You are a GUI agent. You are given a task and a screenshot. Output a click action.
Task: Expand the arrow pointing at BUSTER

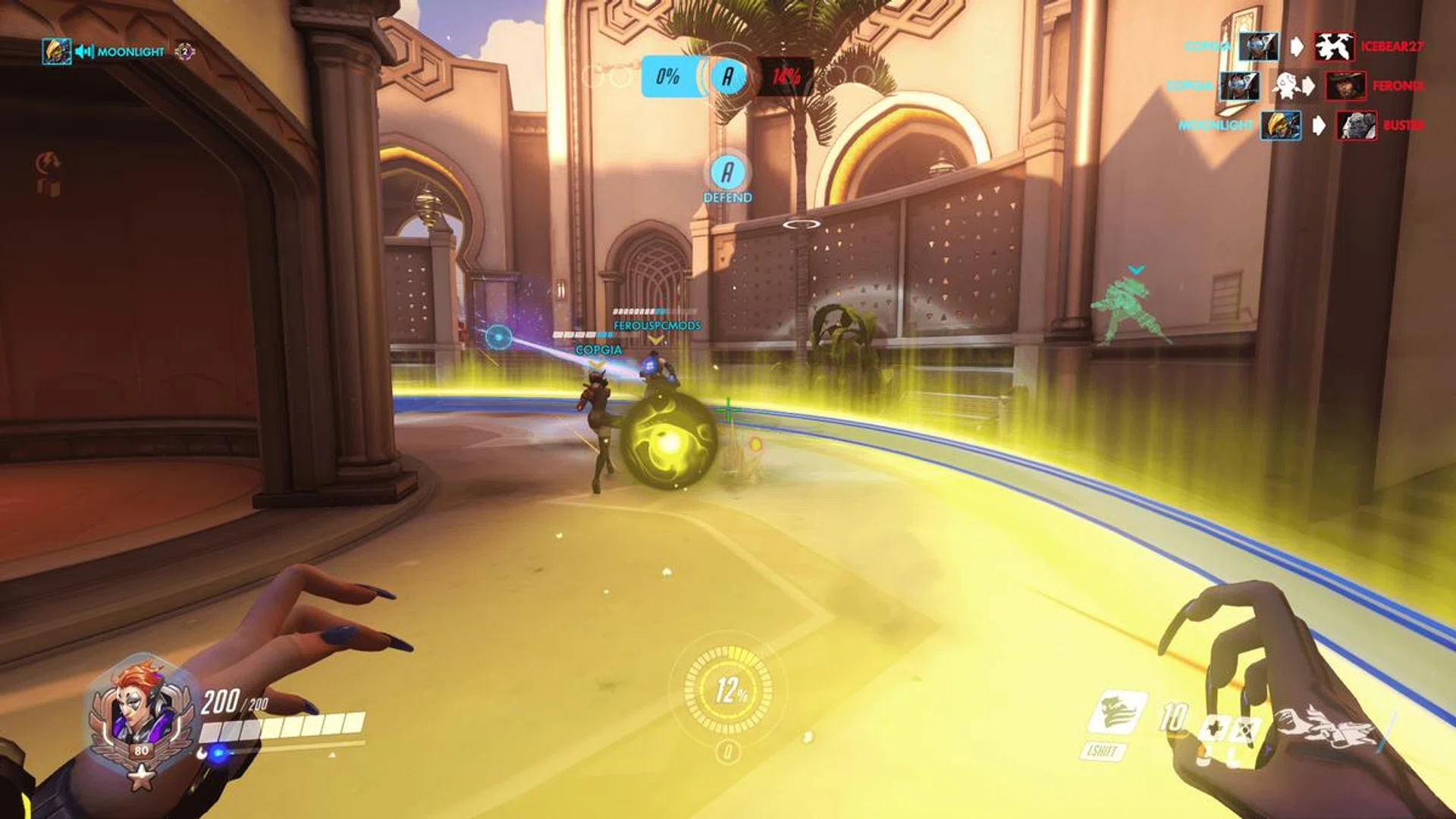1320,125
